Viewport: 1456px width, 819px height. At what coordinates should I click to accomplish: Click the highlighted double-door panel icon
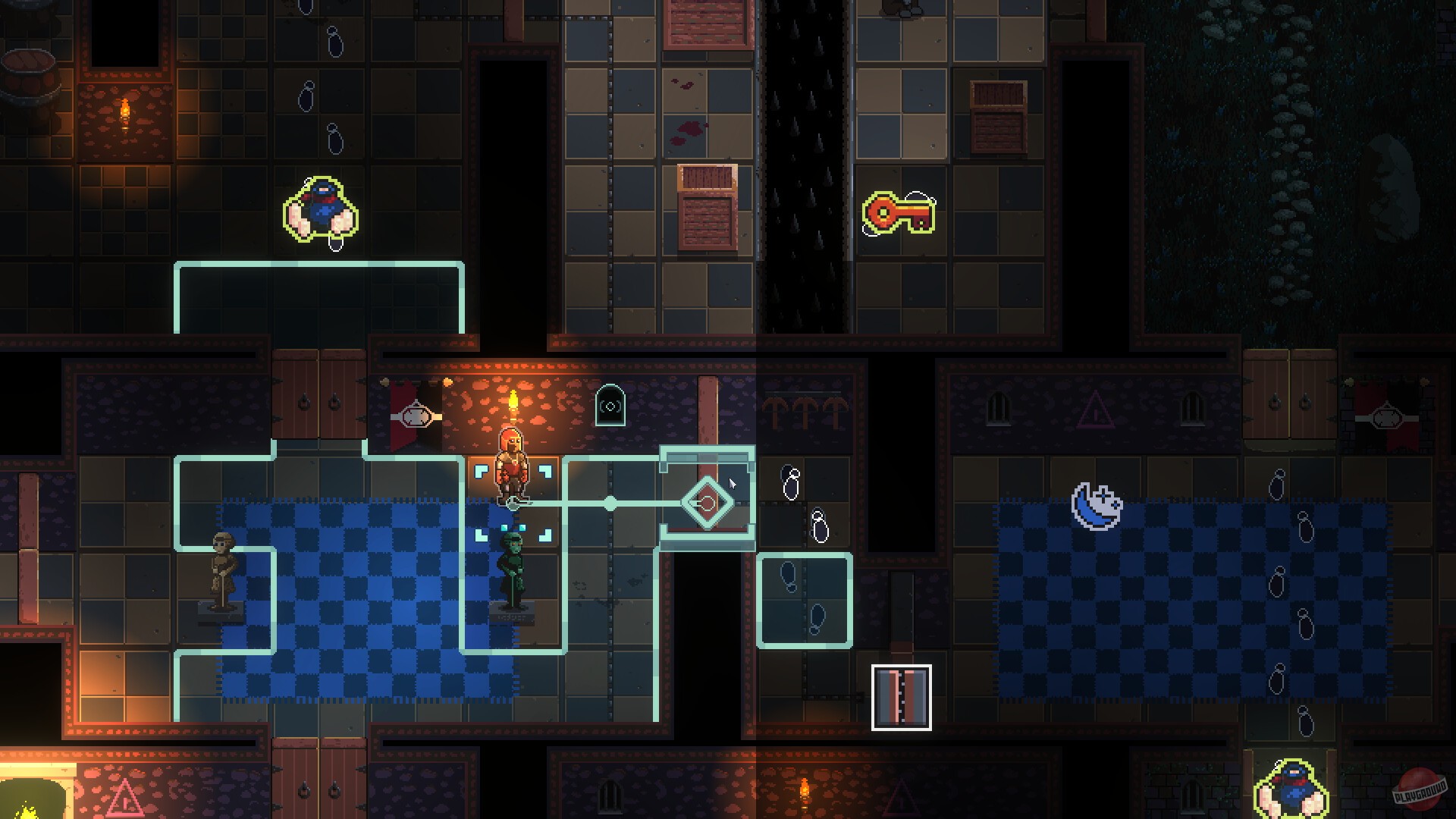tap(902, 698)
